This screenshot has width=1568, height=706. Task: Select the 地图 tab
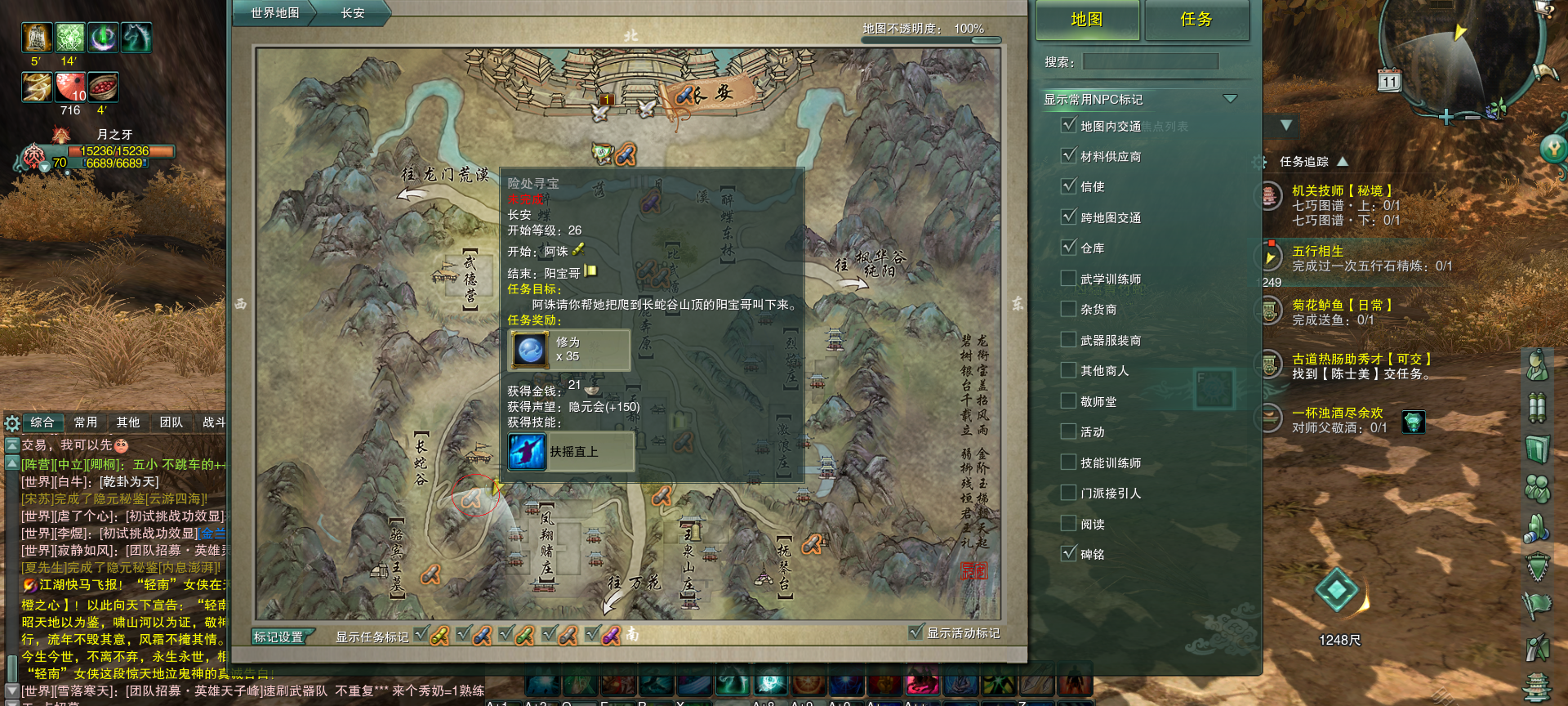pos(1087,20)
